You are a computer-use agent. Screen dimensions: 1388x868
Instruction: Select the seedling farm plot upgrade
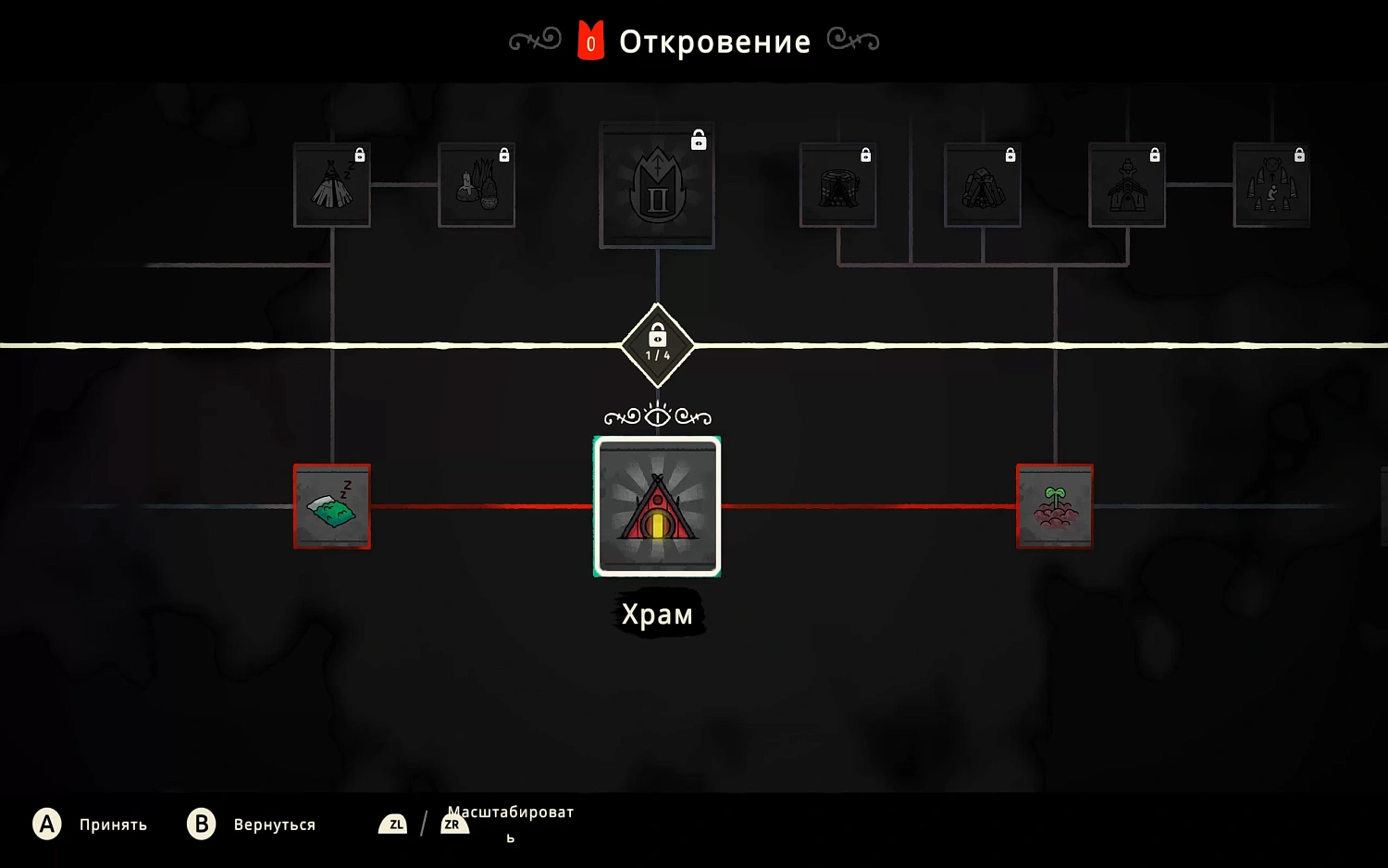click(1055, 506)
